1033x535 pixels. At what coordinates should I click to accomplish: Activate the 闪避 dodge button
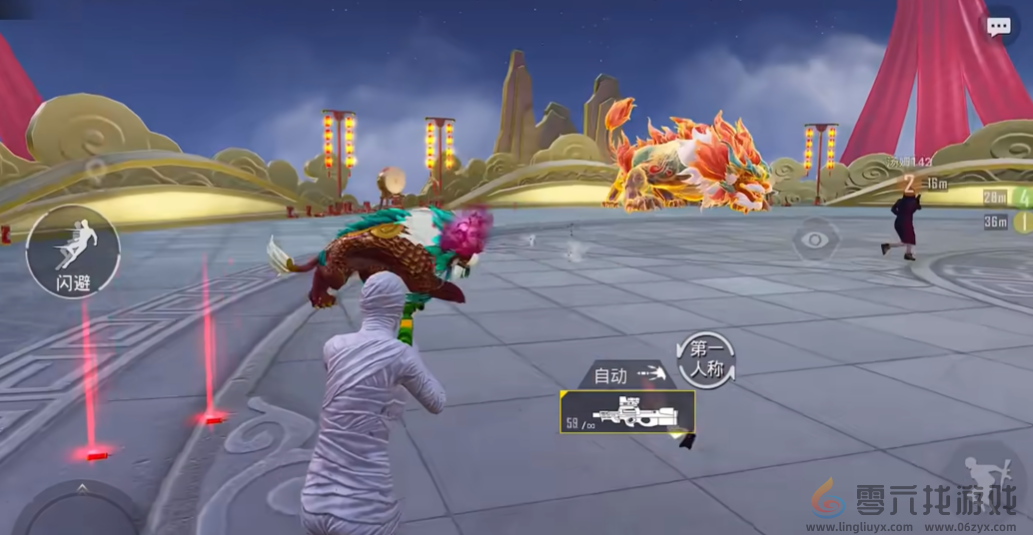coord(73,251)
